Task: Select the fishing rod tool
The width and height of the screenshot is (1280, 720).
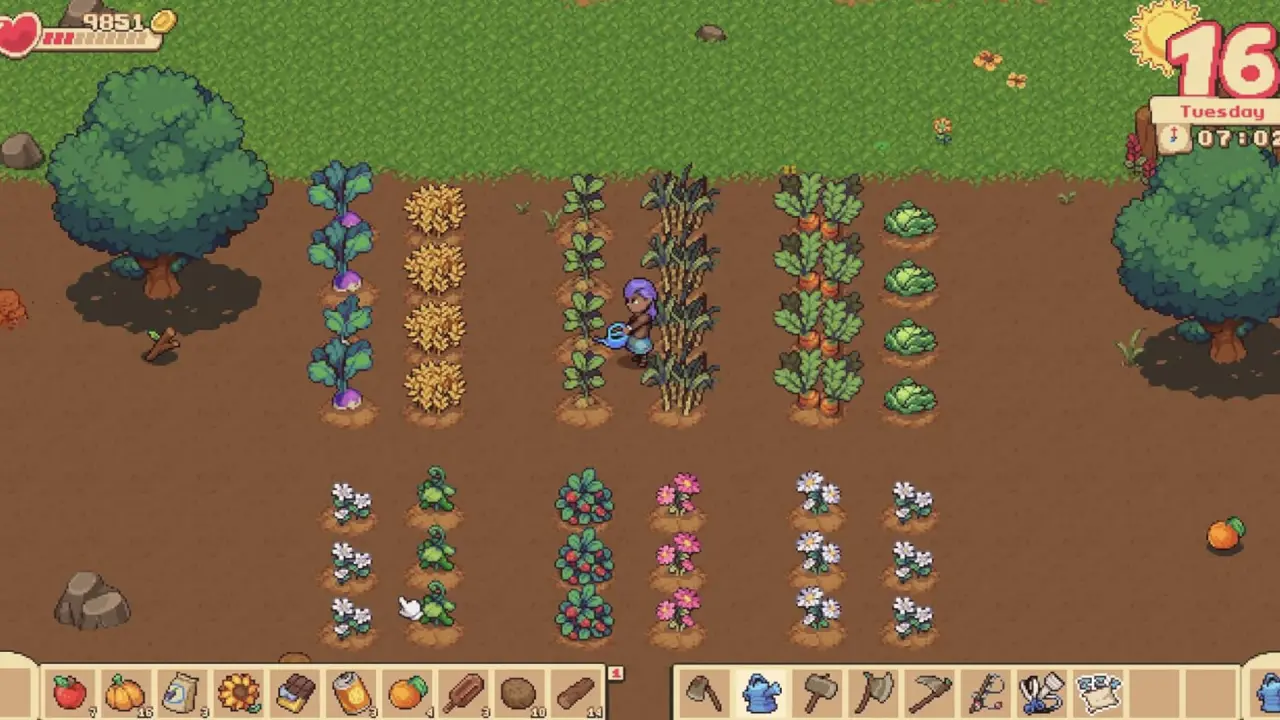Action: [987, 692]
